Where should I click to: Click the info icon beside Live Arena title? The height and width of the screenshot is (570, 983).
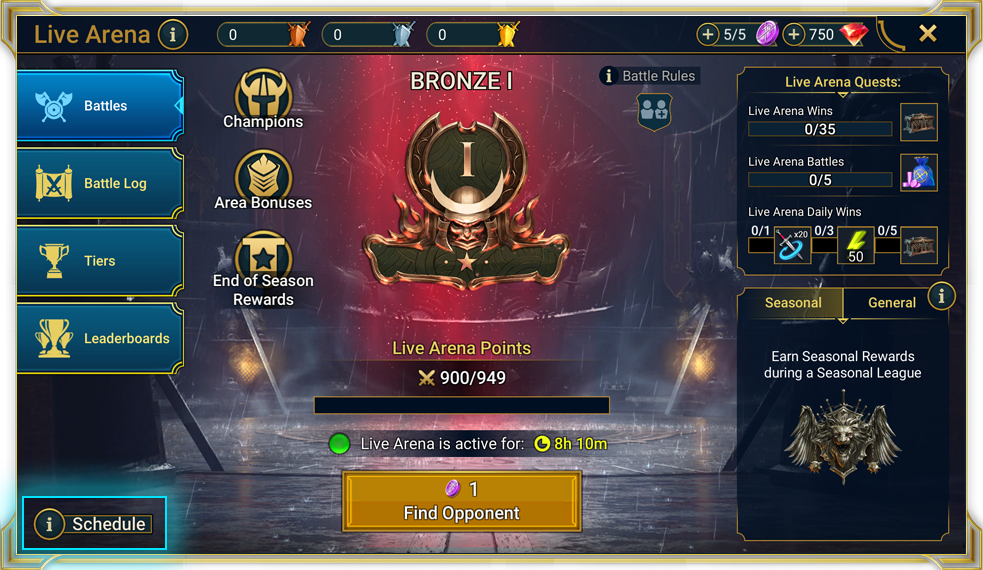(x=173, y=35)
